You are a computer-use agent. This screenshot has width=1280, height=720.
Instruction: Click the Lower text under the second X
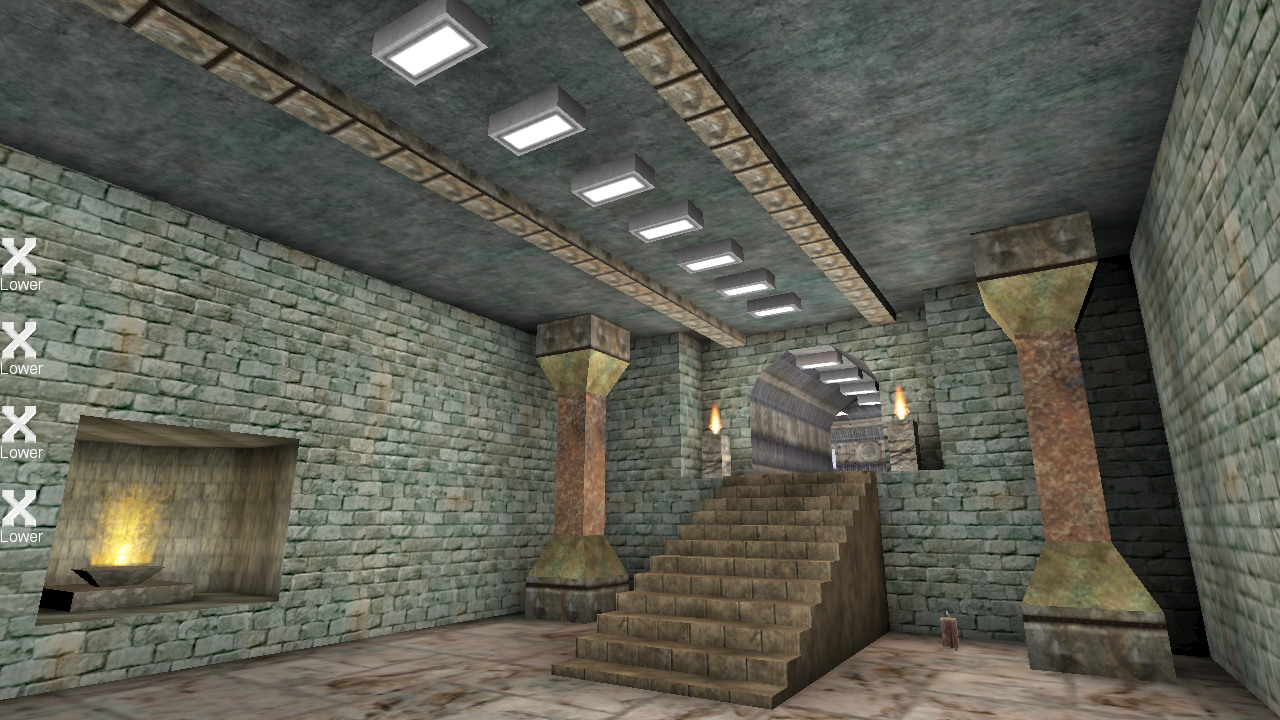tap(21, 369)
